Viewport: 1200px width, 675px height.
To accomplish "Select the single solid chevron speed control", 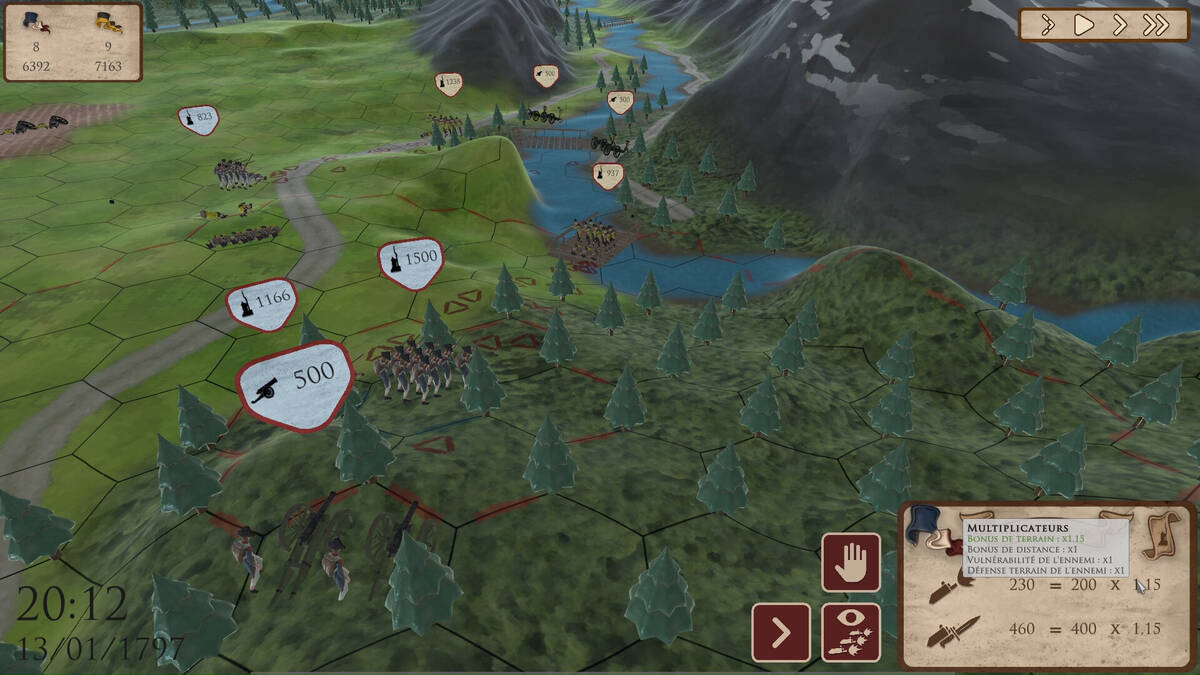I will tap(1120, 25).
